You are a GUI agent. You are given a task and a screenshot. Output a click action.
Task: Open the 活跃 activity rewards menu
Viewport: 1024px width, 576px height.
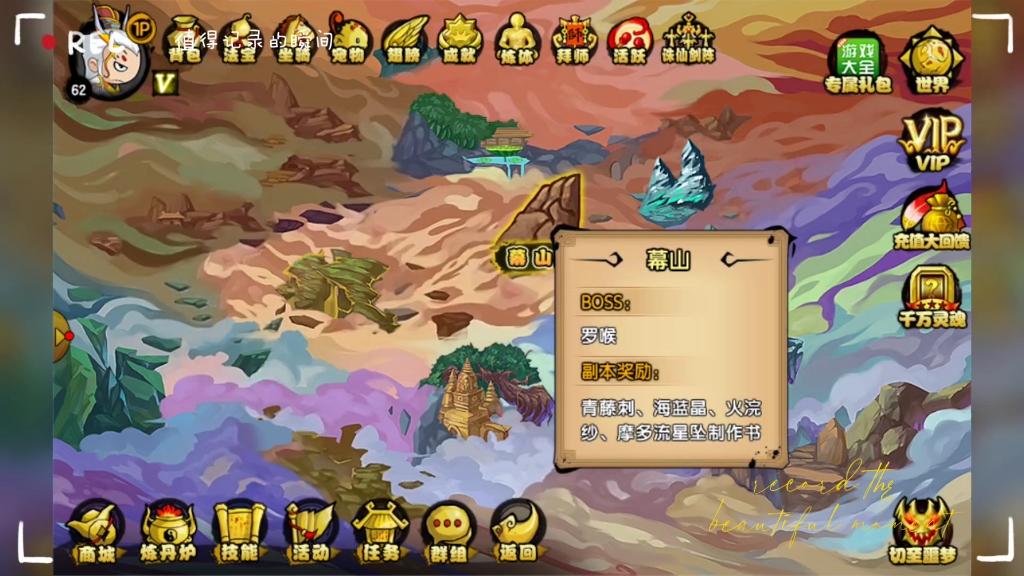630,40
